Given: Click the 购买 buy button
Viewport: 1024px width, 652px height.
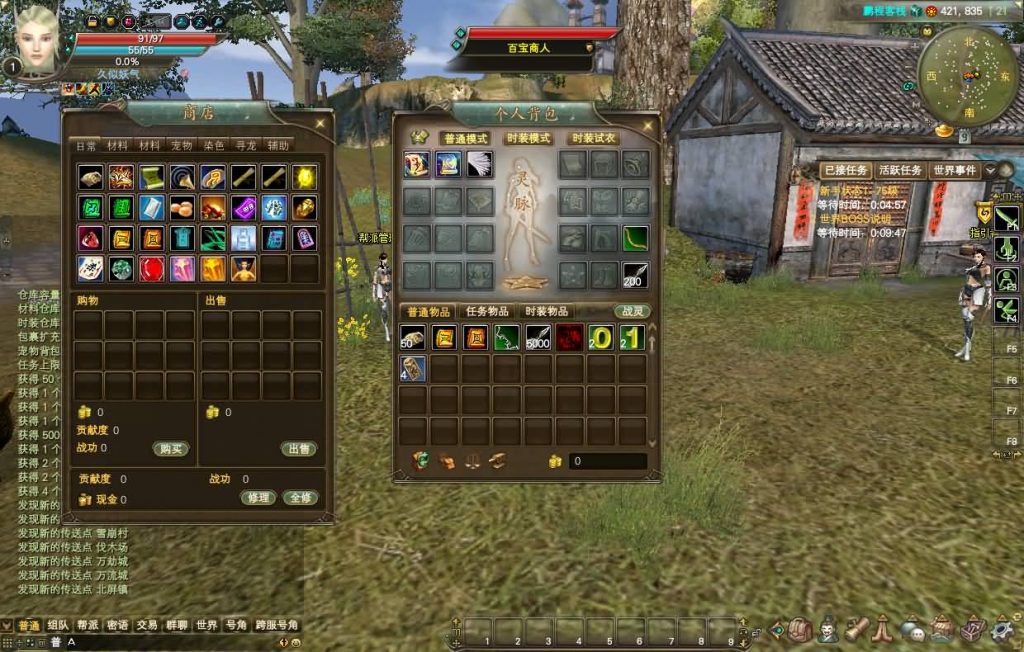Looking at the screenshot, I should (x=171, y=449).
